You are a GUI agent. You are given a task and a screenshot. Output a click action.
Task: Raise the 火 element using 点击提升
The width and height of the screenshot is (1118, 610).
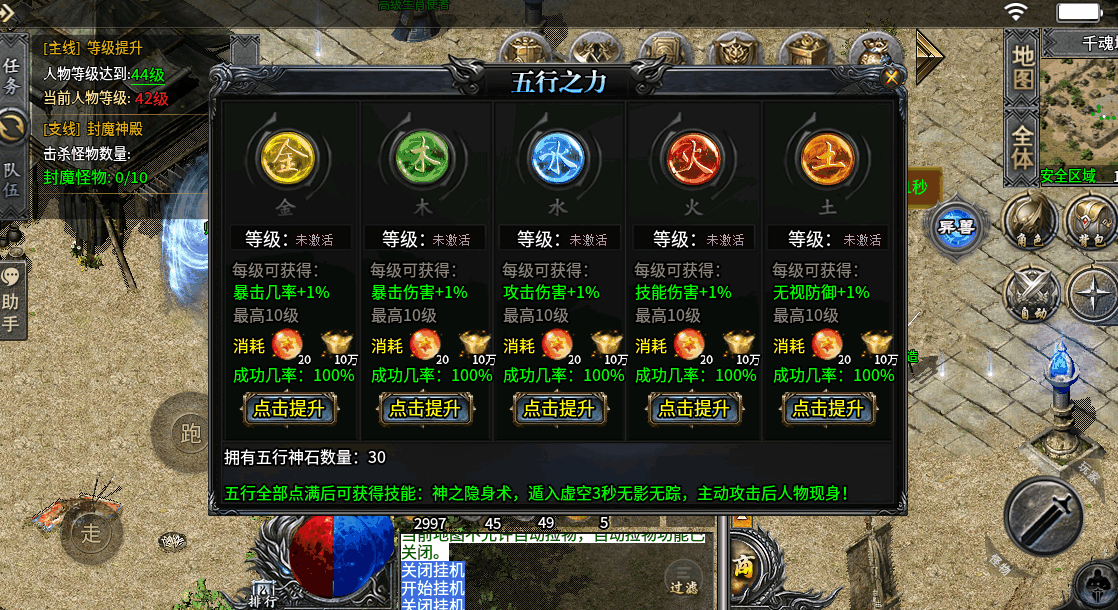coord(694,408)
